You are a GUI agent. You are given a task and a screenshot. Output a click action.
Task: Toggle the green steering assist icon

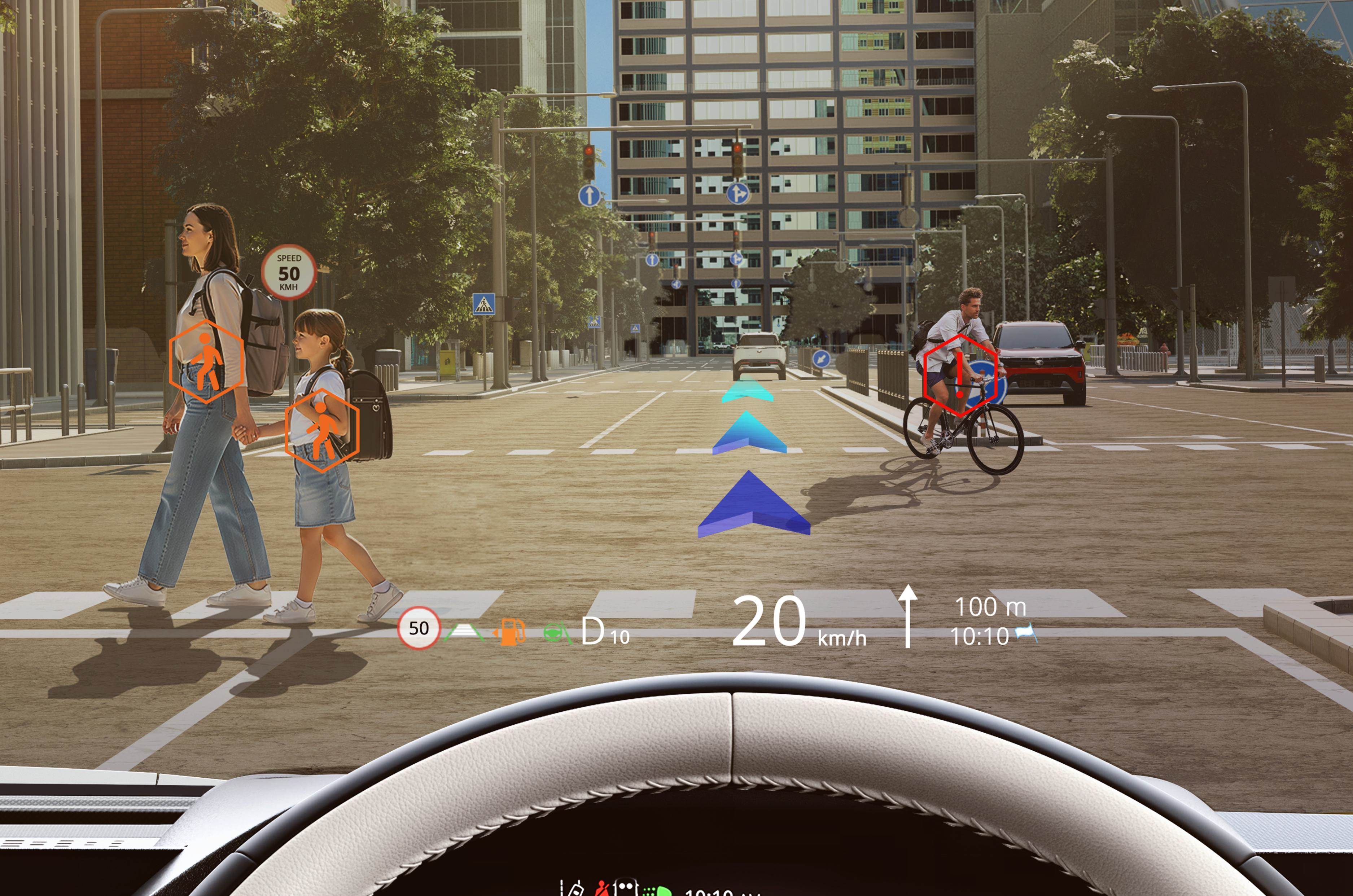click(556, 633)
